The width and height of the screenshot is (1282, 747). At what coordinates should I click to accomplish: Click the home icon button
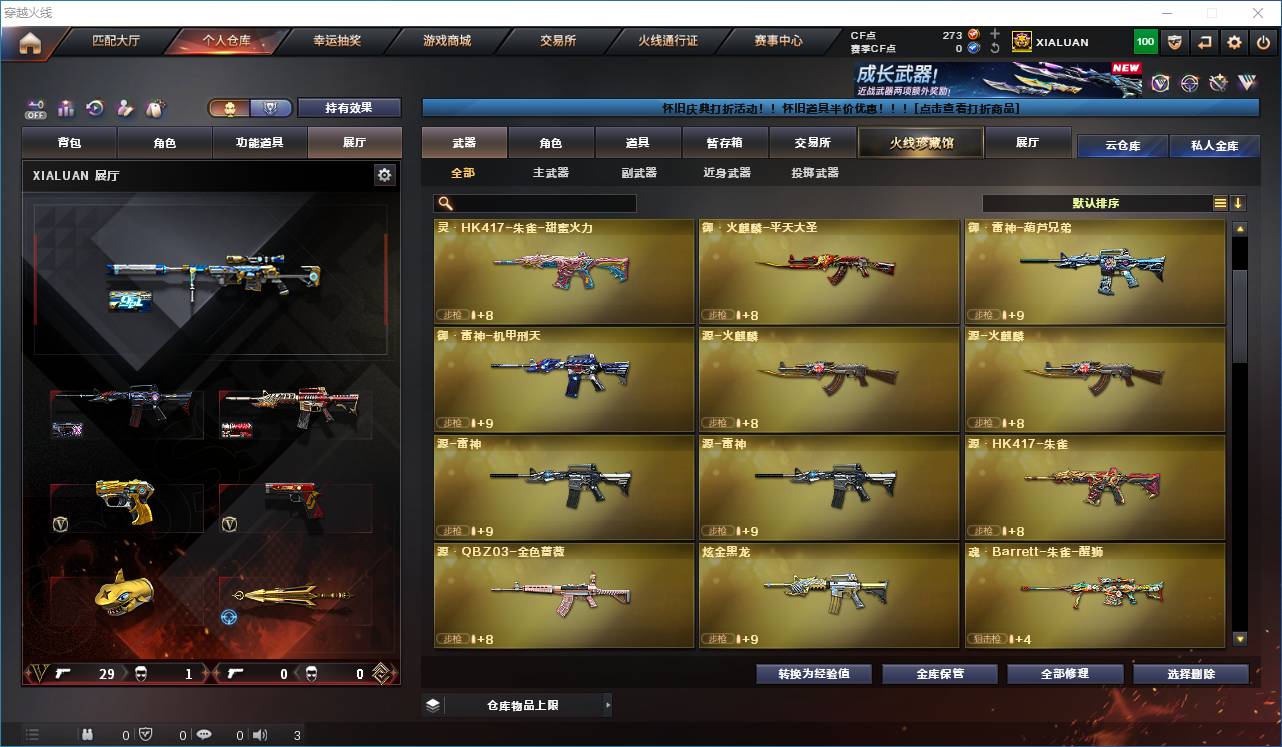(30, 42)
